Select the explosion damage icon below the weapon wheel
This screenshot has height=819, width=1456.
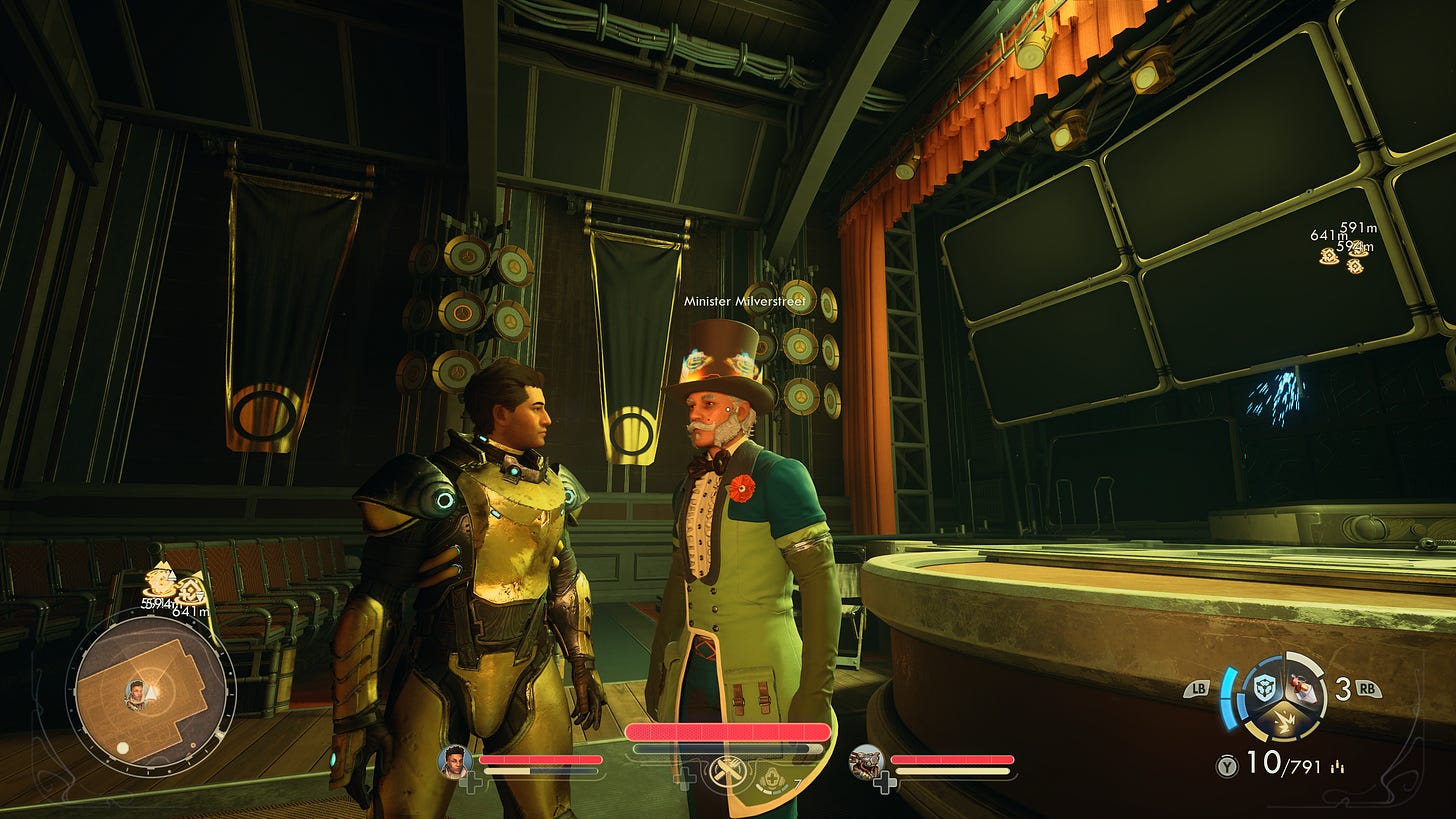click(x=1285, y=722)
